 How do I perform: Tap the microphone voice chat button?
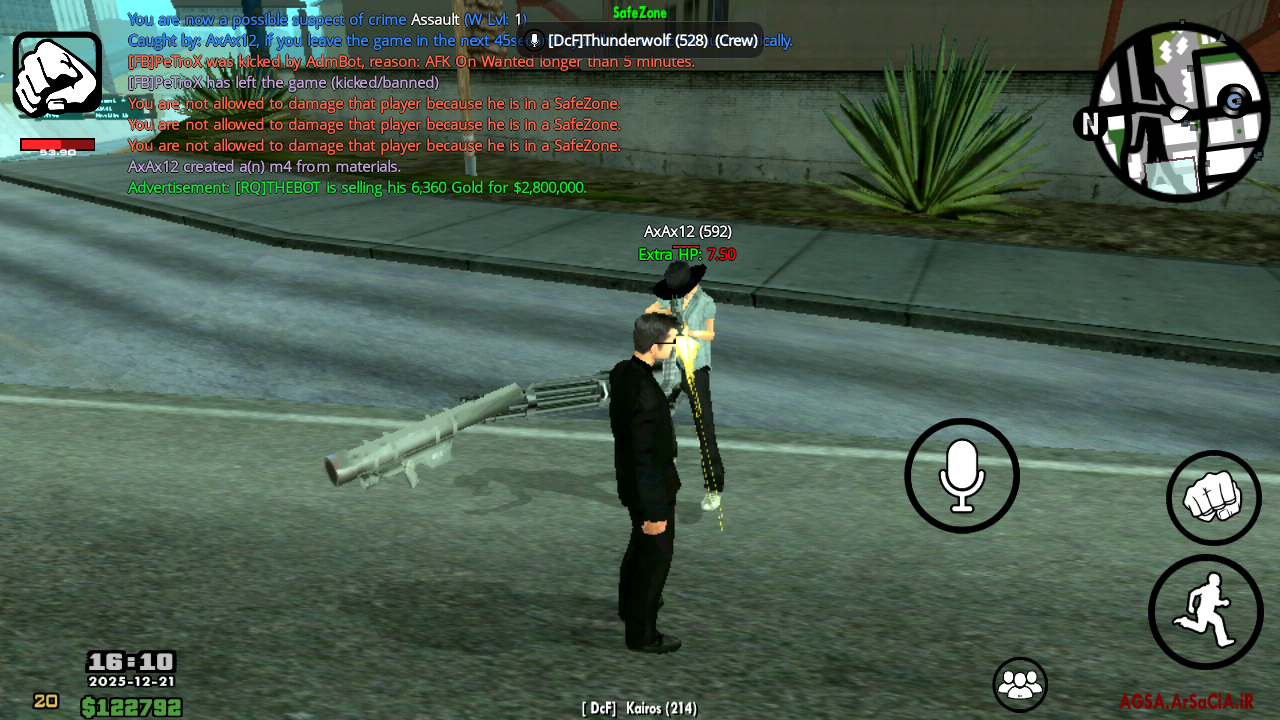click(961, 475)
